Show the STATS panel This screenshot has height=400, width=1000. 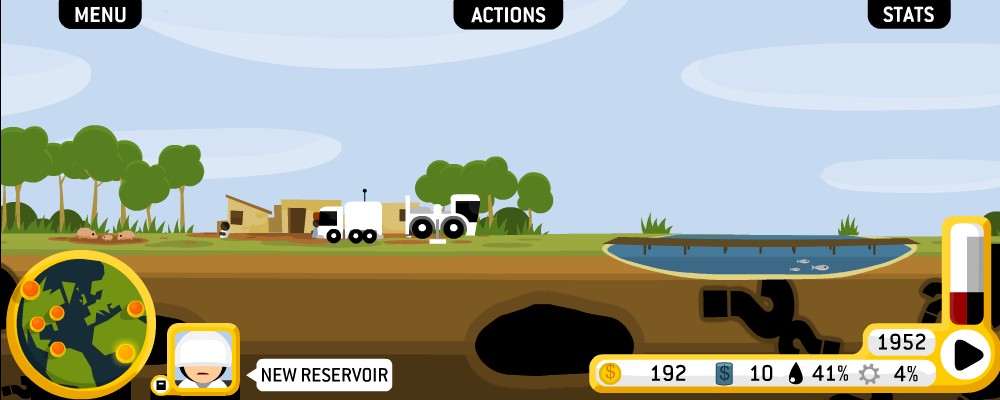908,14
